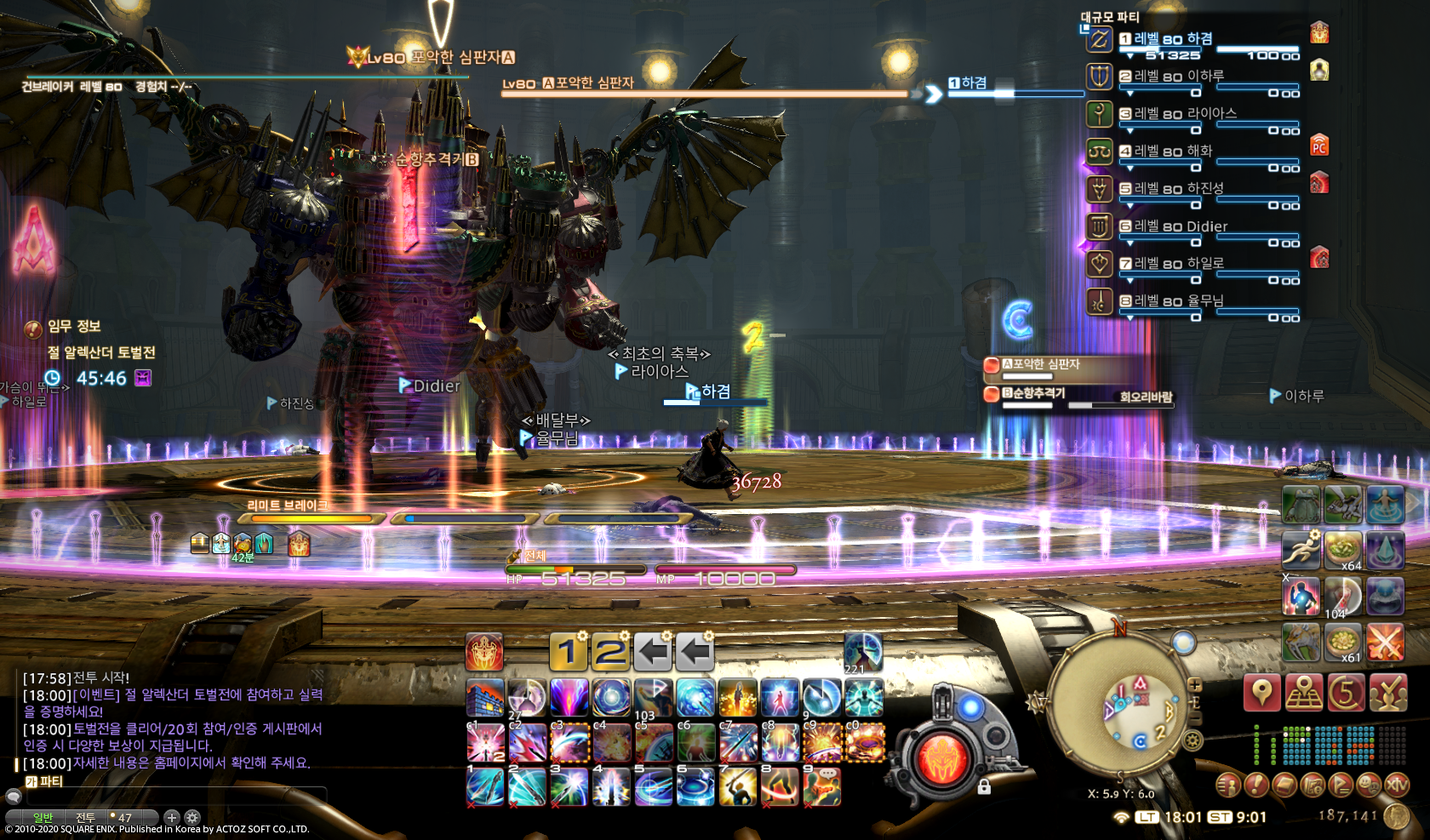1430x840 pixels.
Task: Click the chat text input box
Action: point(170,797)
